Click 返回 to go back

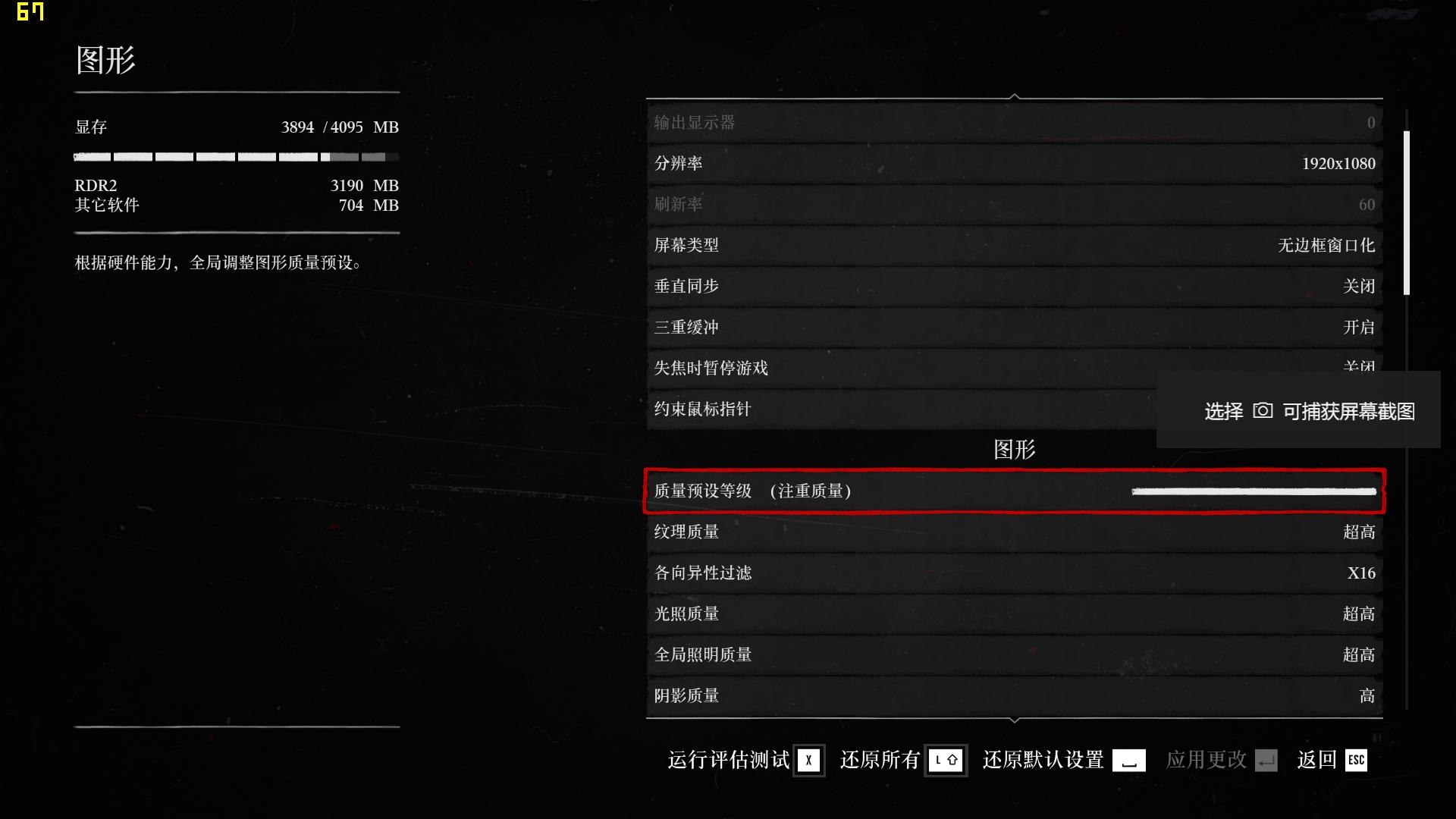1319,761
